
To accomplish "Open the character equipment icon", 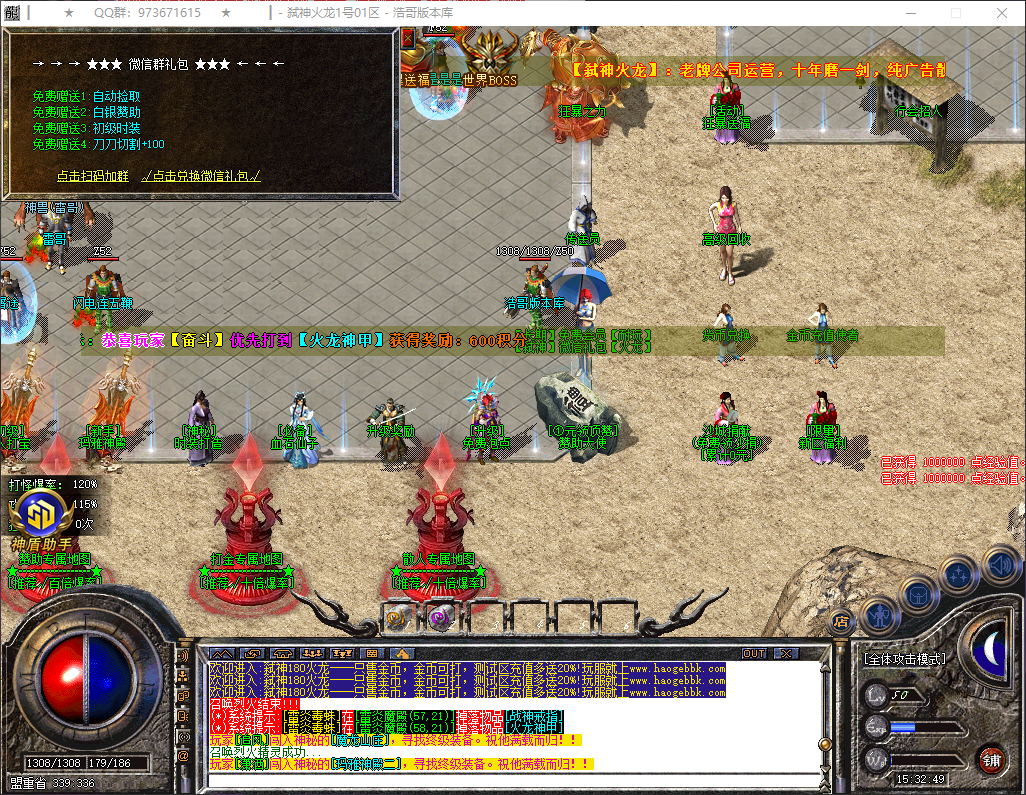I will pyautogui.click(x=878, y=615).
